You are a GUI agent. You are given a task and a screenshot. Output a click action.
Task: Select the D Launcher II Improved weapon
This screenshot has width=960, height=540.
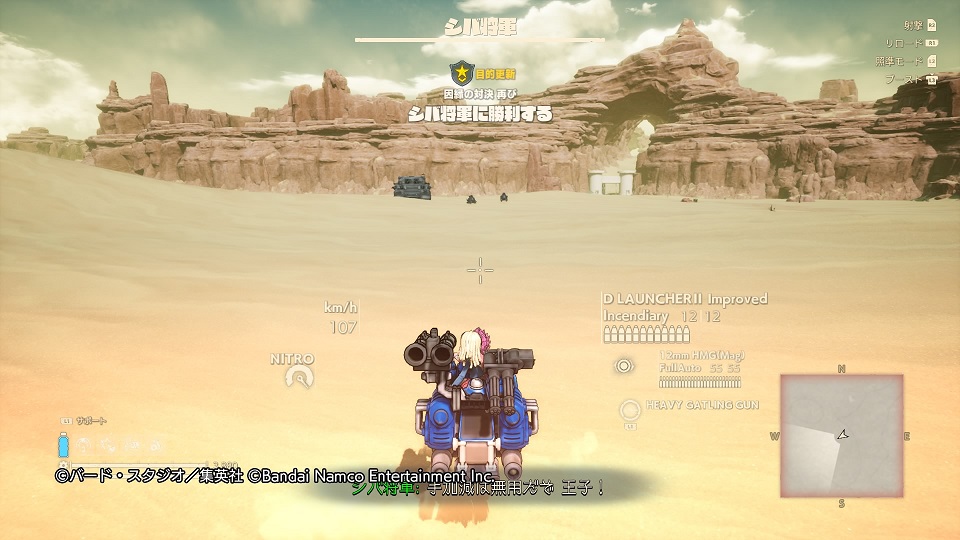[x=684, y=299]
